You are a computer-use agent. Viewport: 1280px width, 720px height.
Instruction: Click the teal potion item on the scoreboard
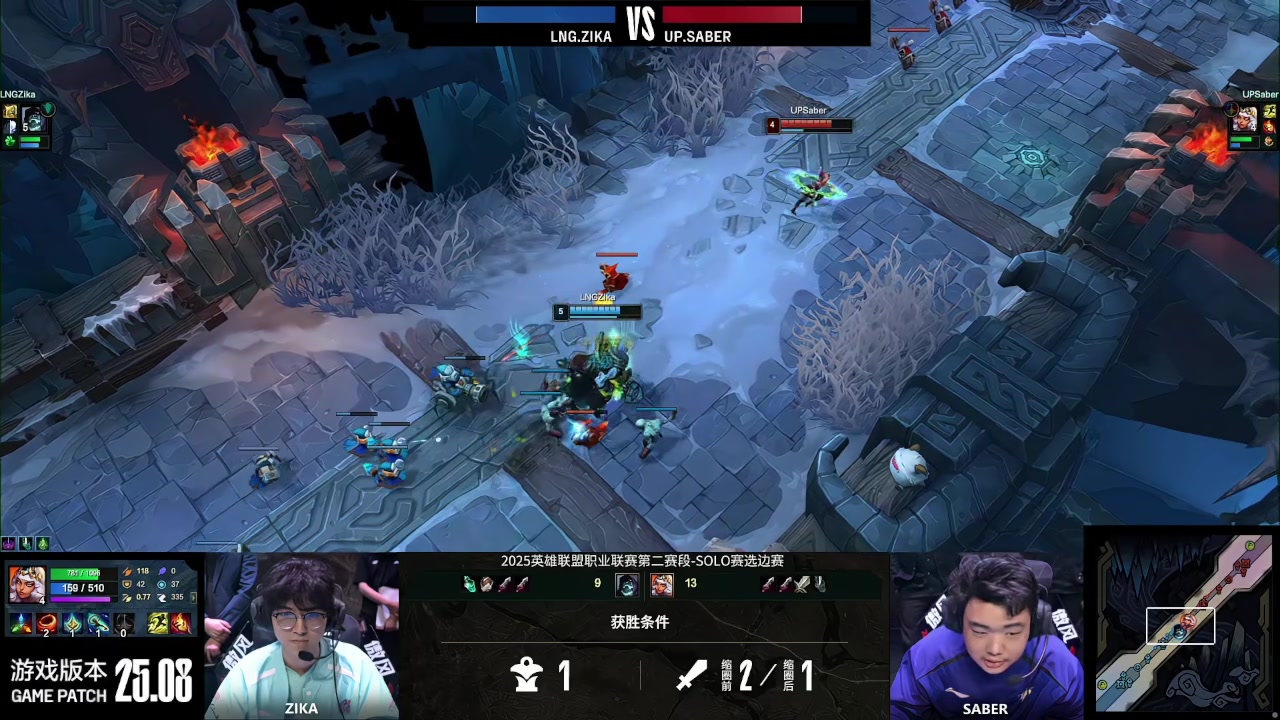tap(469, 584)
